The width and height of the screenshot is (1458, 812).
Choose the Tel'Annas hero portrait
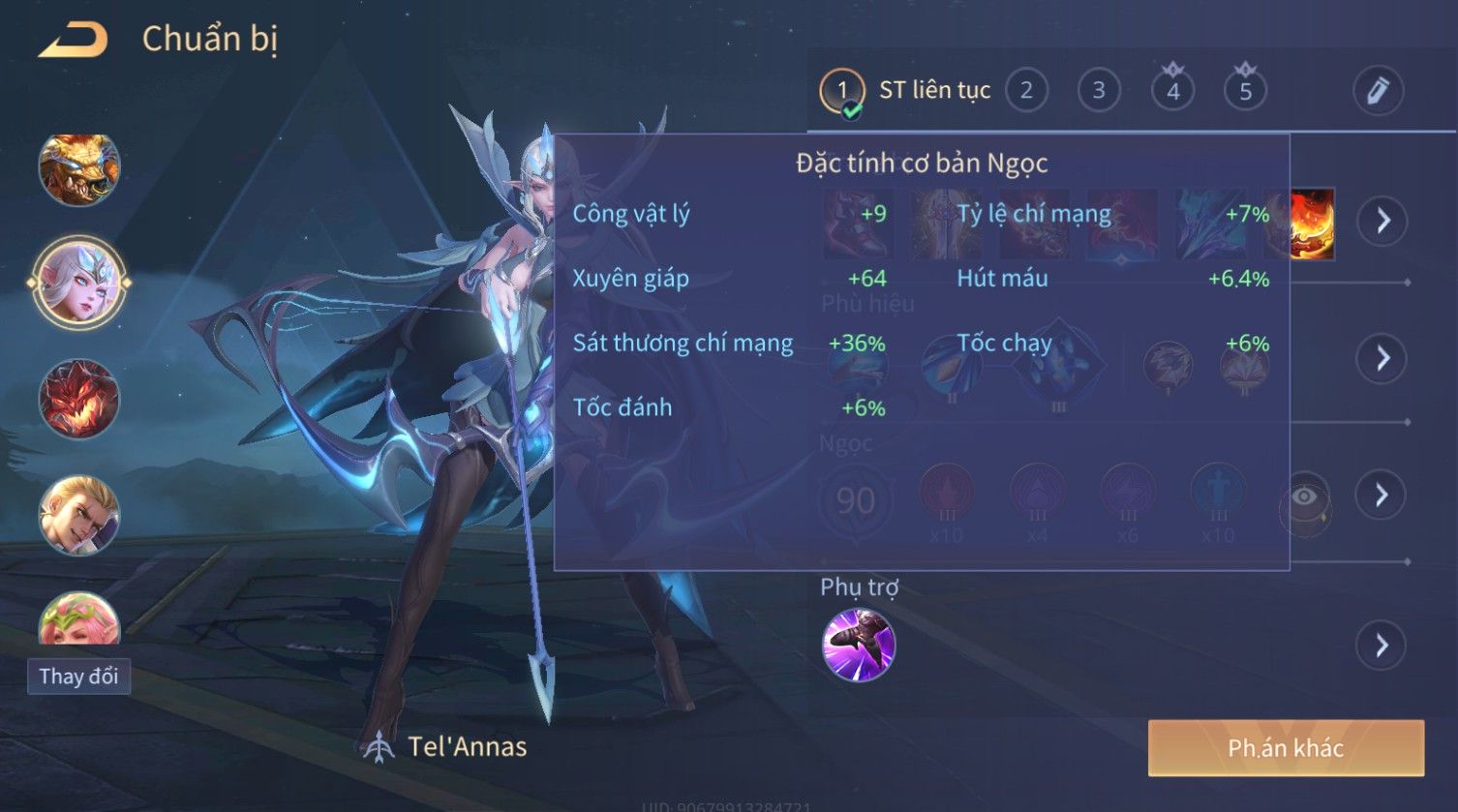(x=79, y=284)
